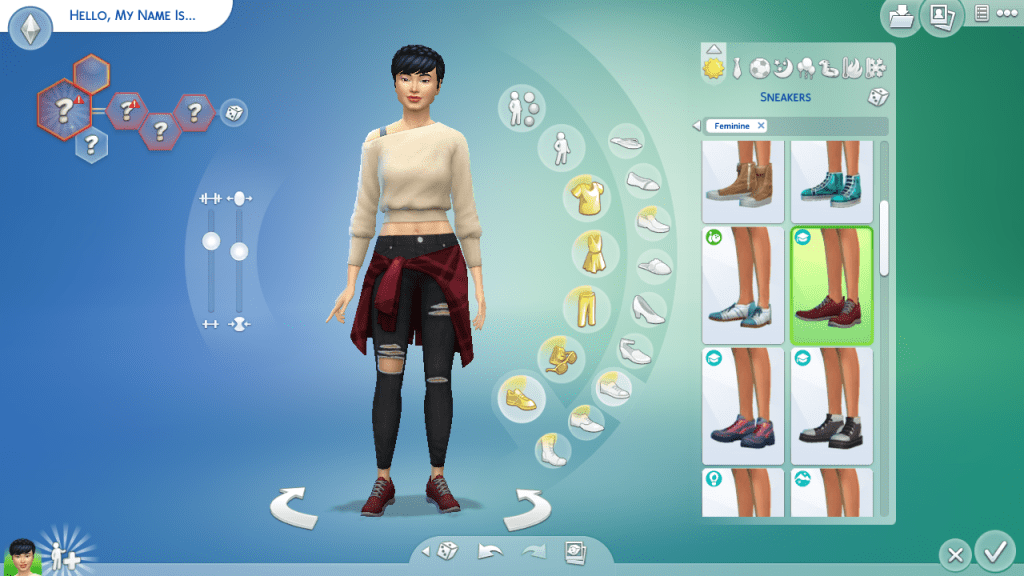Undo the last change
The height and width of the screenshot is (576, 1024).
point(489,551)
